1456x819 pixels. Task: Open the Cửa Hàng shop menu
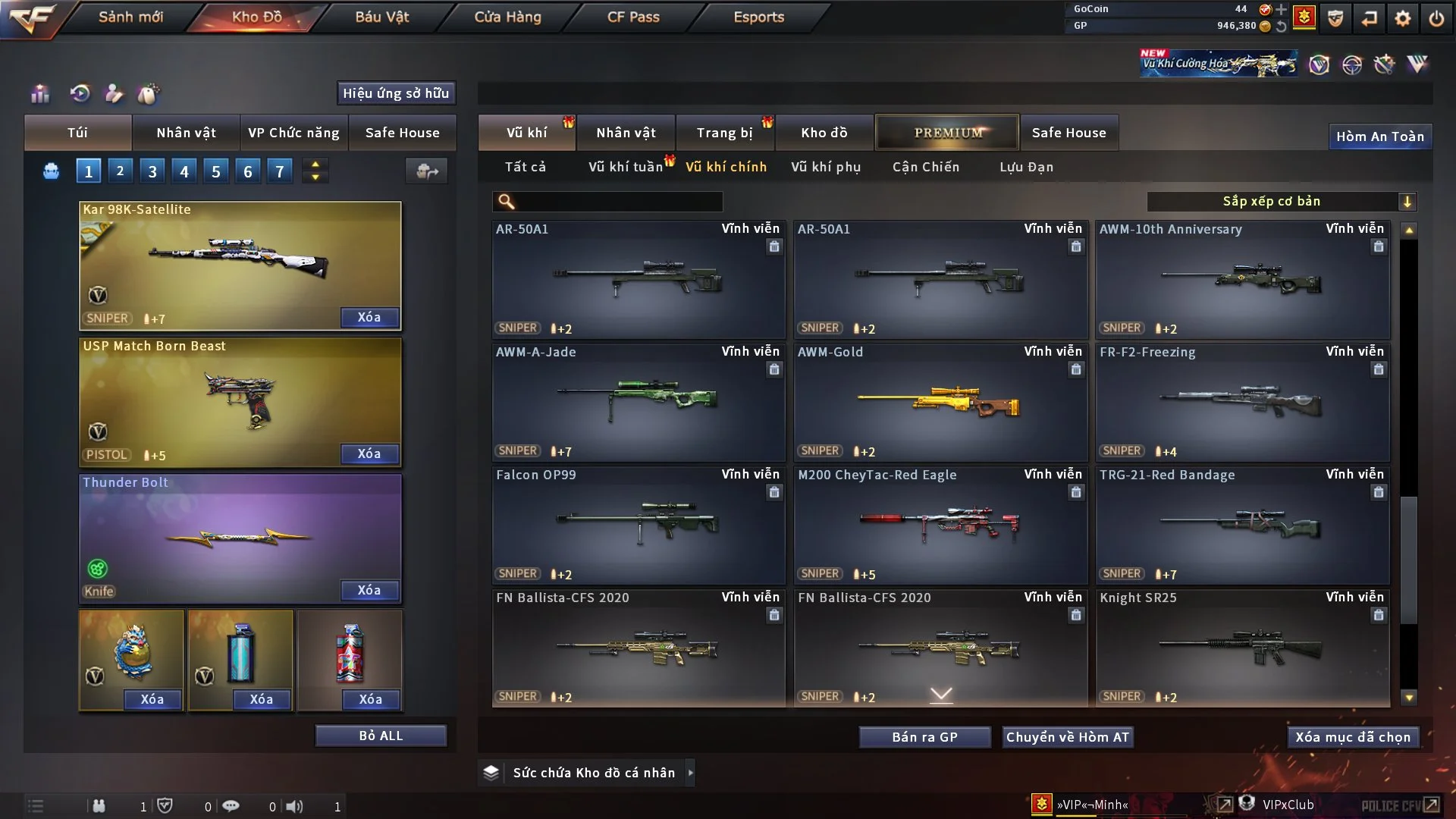(x=507, y=17)
